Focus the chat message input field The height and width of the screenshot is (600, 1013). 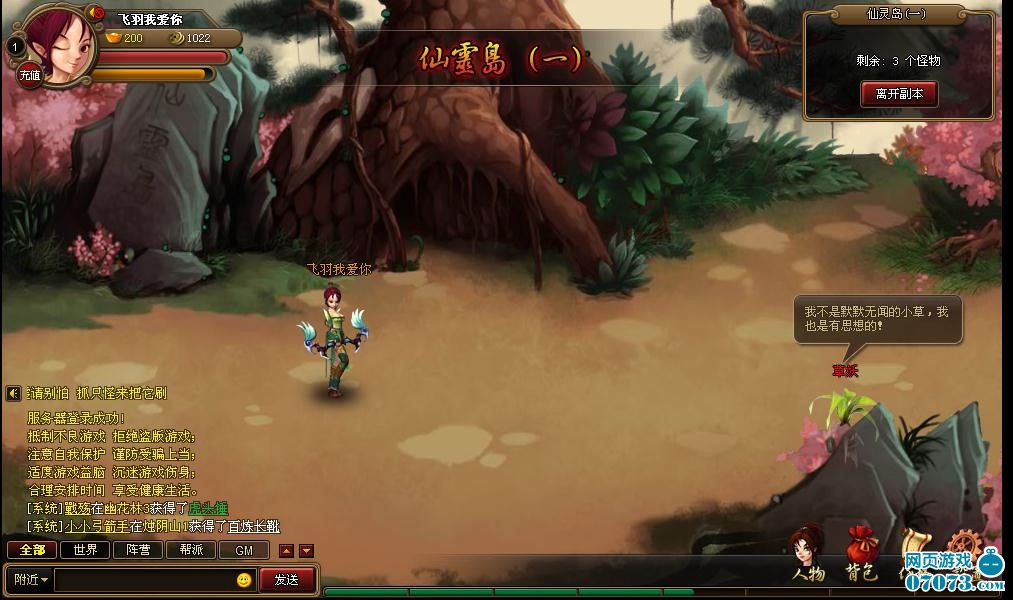[145, 579]
